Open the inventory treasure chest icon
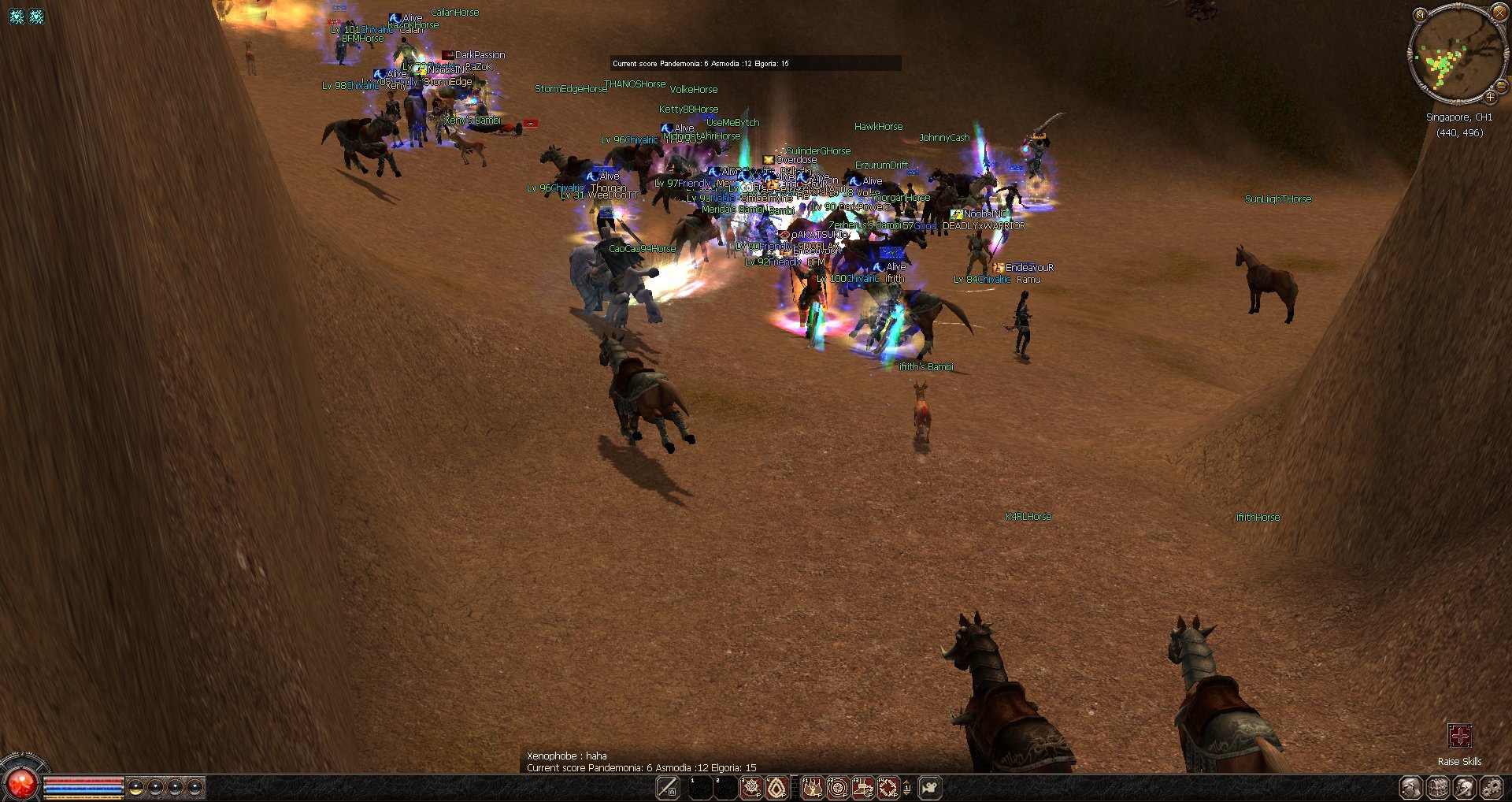The width and height of the screenshot is (1512, 802). pos(1438,787)
